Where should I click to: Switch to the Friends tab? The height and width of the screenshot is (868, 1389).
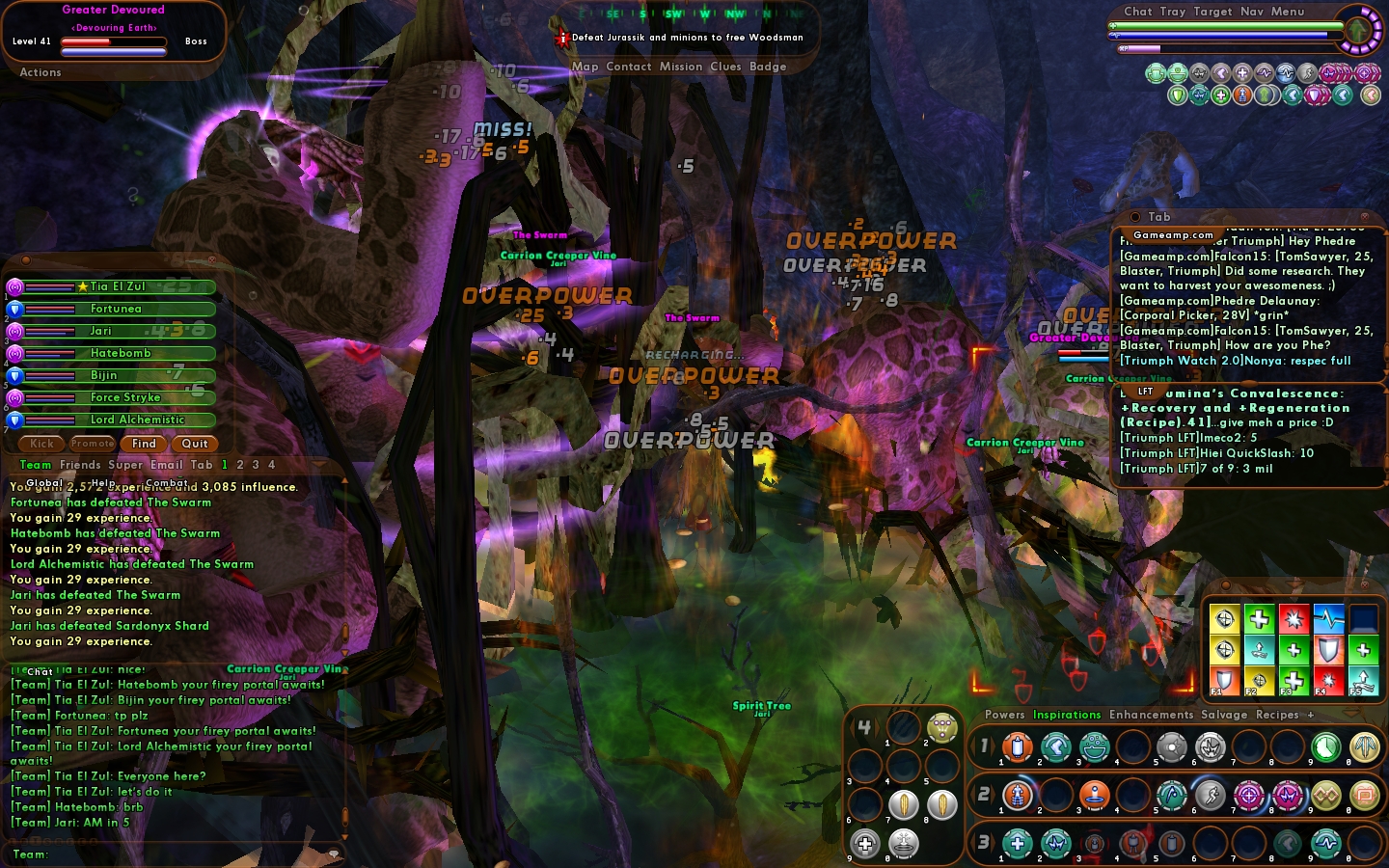pos(80,465)
